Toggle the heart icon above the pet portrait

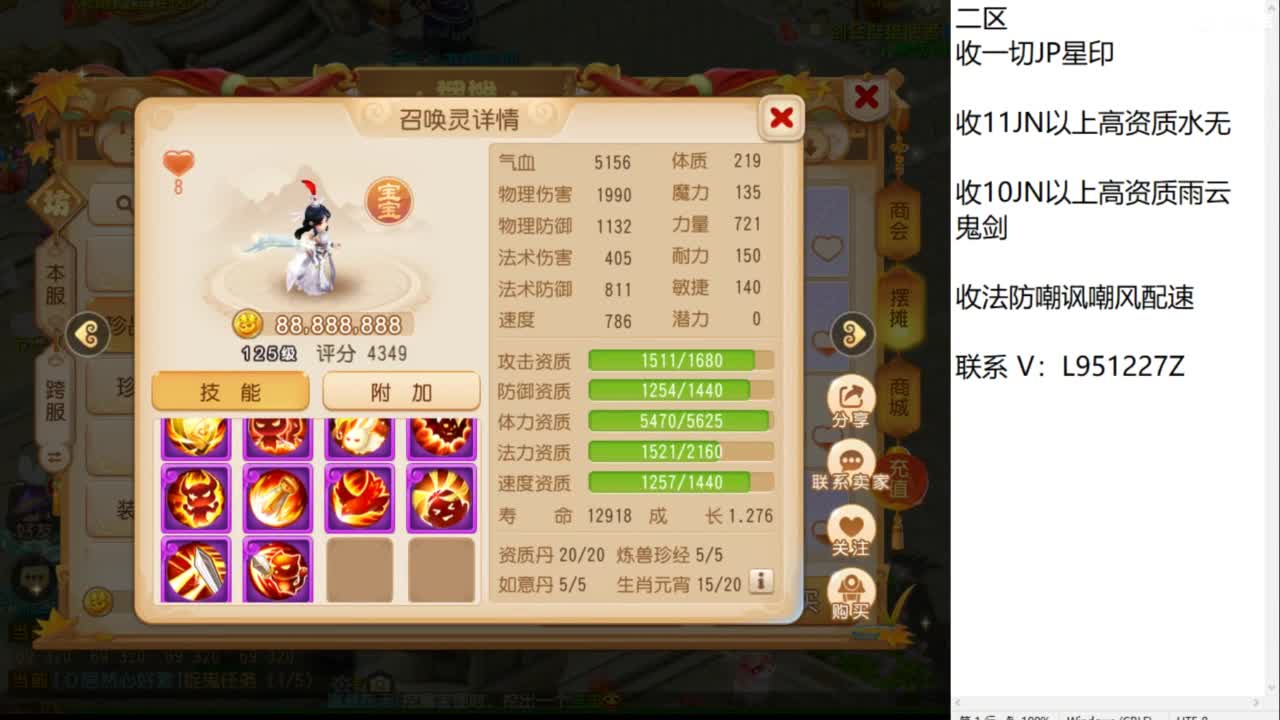(x=178, y=160)
